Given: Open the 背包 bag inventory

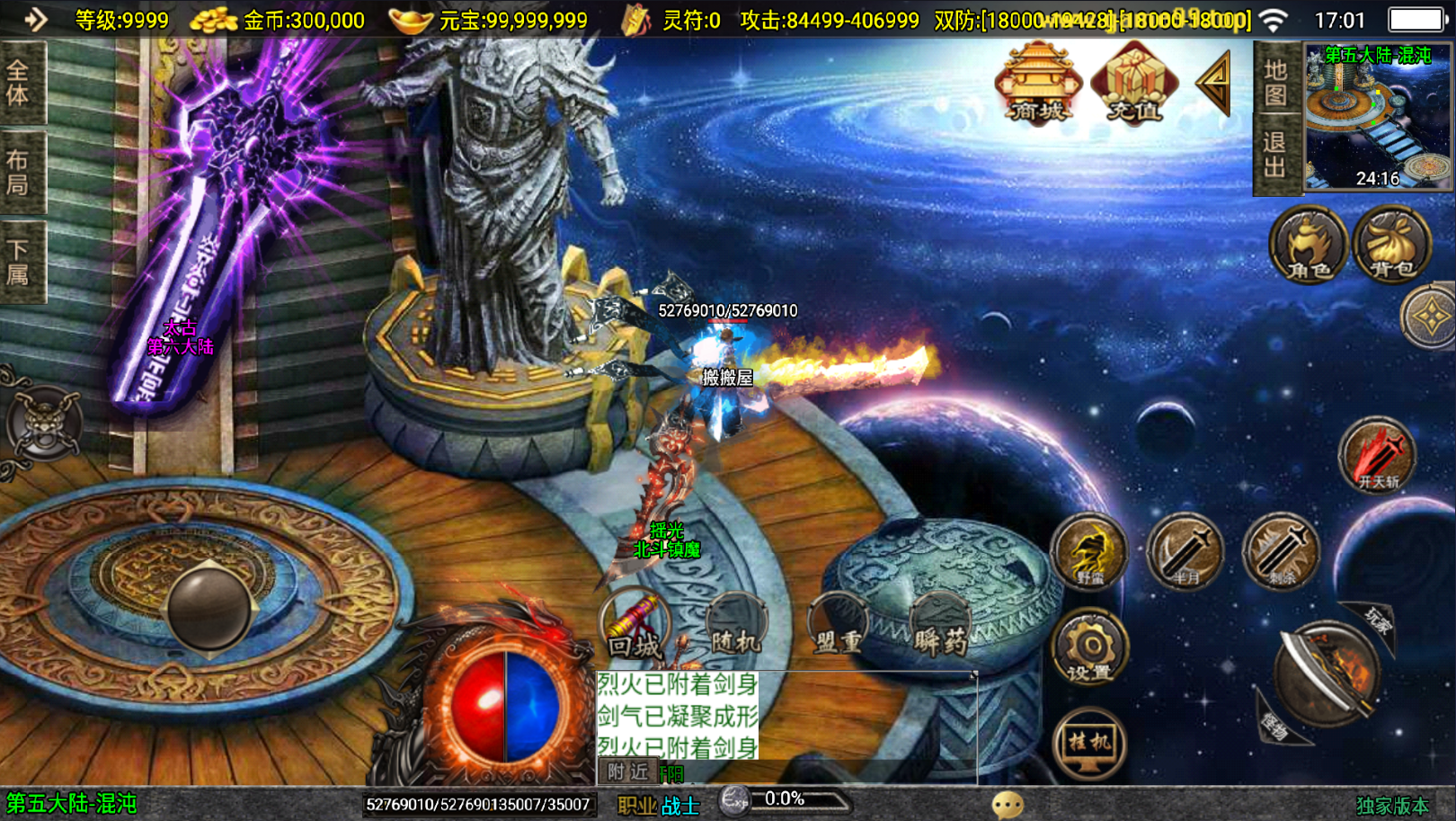Looking at the screenshot, I should [x=1392, y=245].
